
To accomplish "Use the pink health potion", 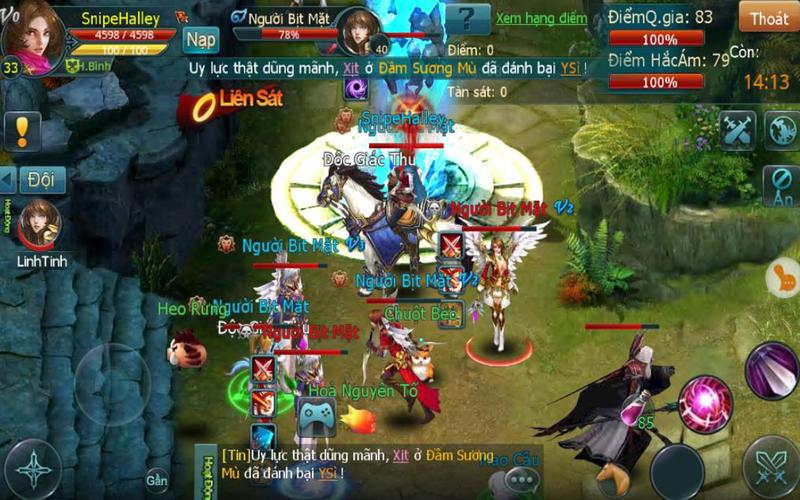I will click(635, 406).
